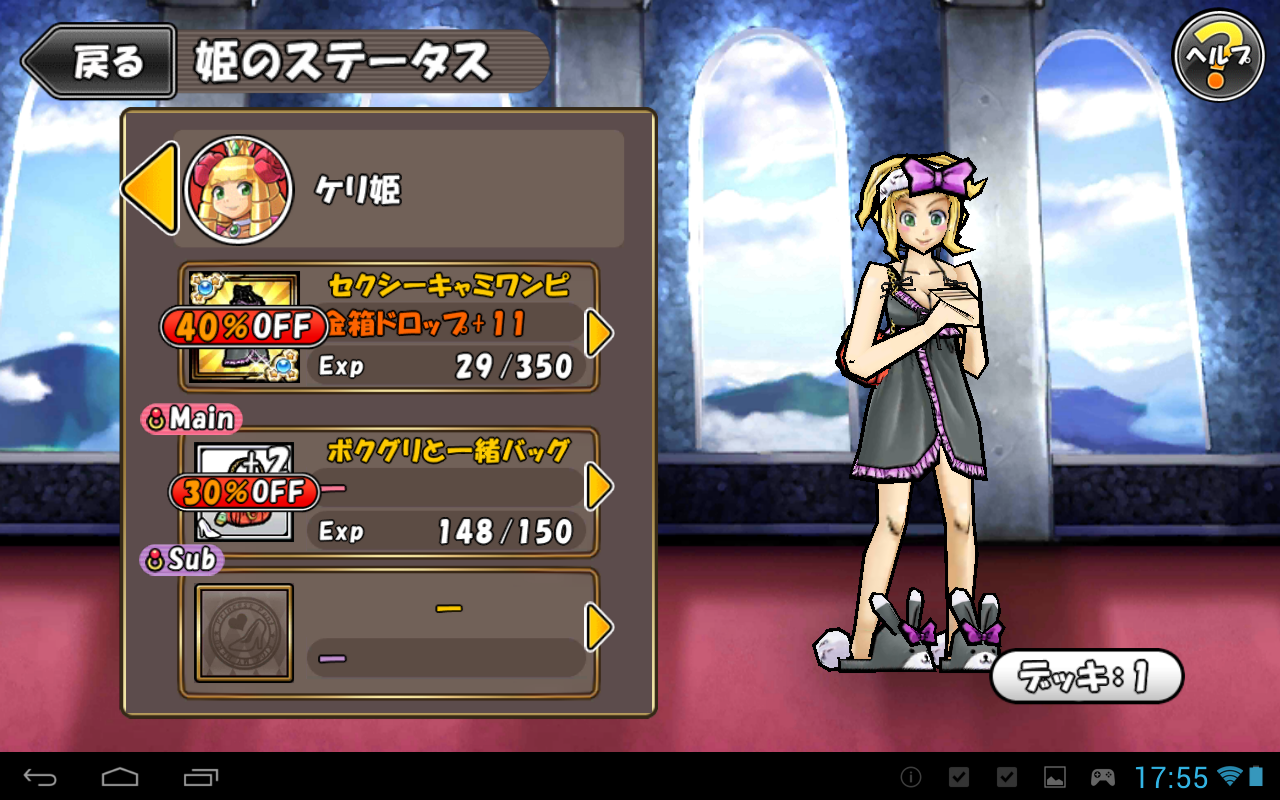Expand arrow beside ボクグリと一緒バッグ row
This screenshot has width=1280, height=800.
[x=598, y=487]
